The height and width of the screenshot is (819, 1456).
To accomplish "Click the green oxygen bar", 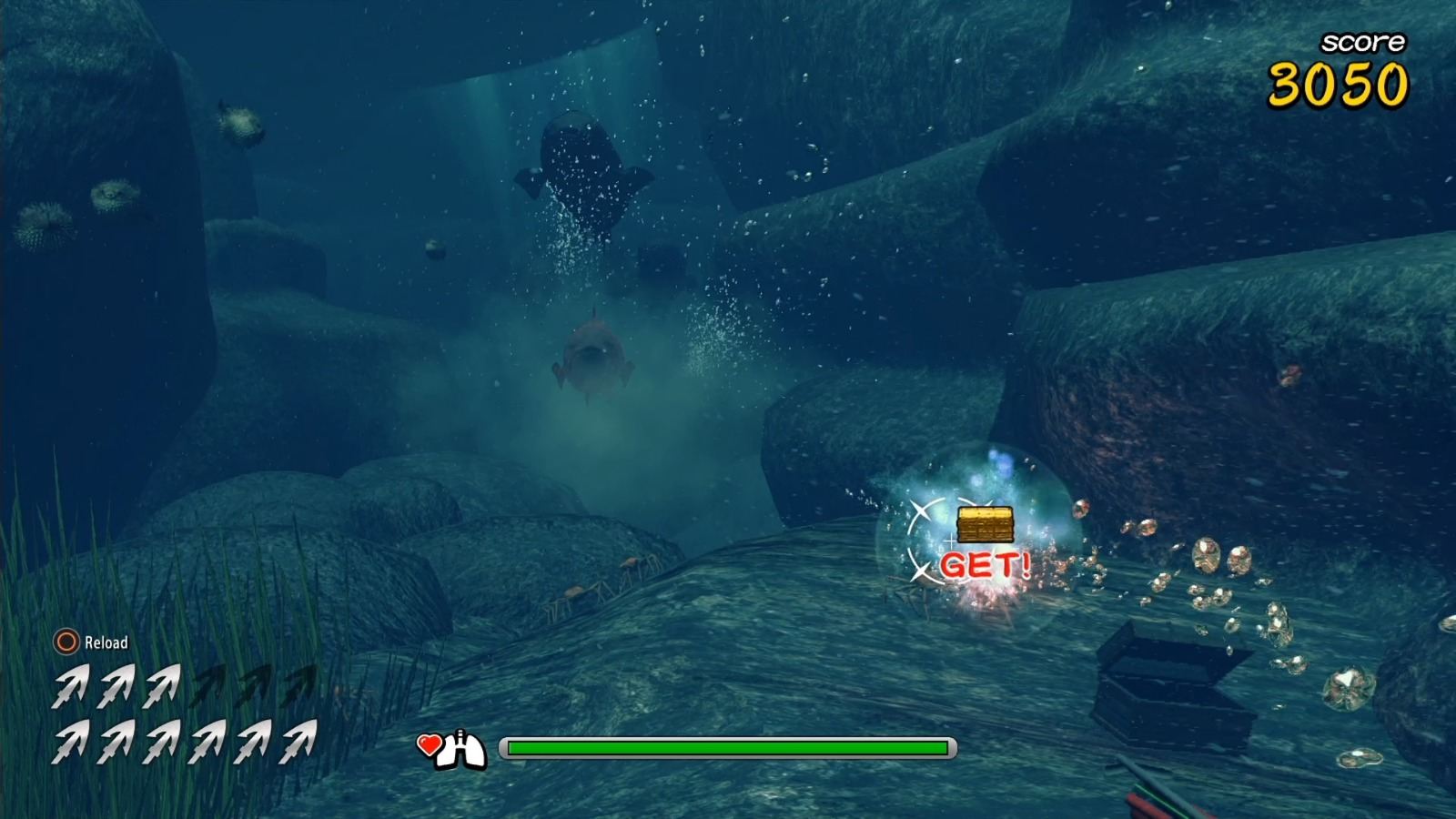I will [x=728, y=749].
